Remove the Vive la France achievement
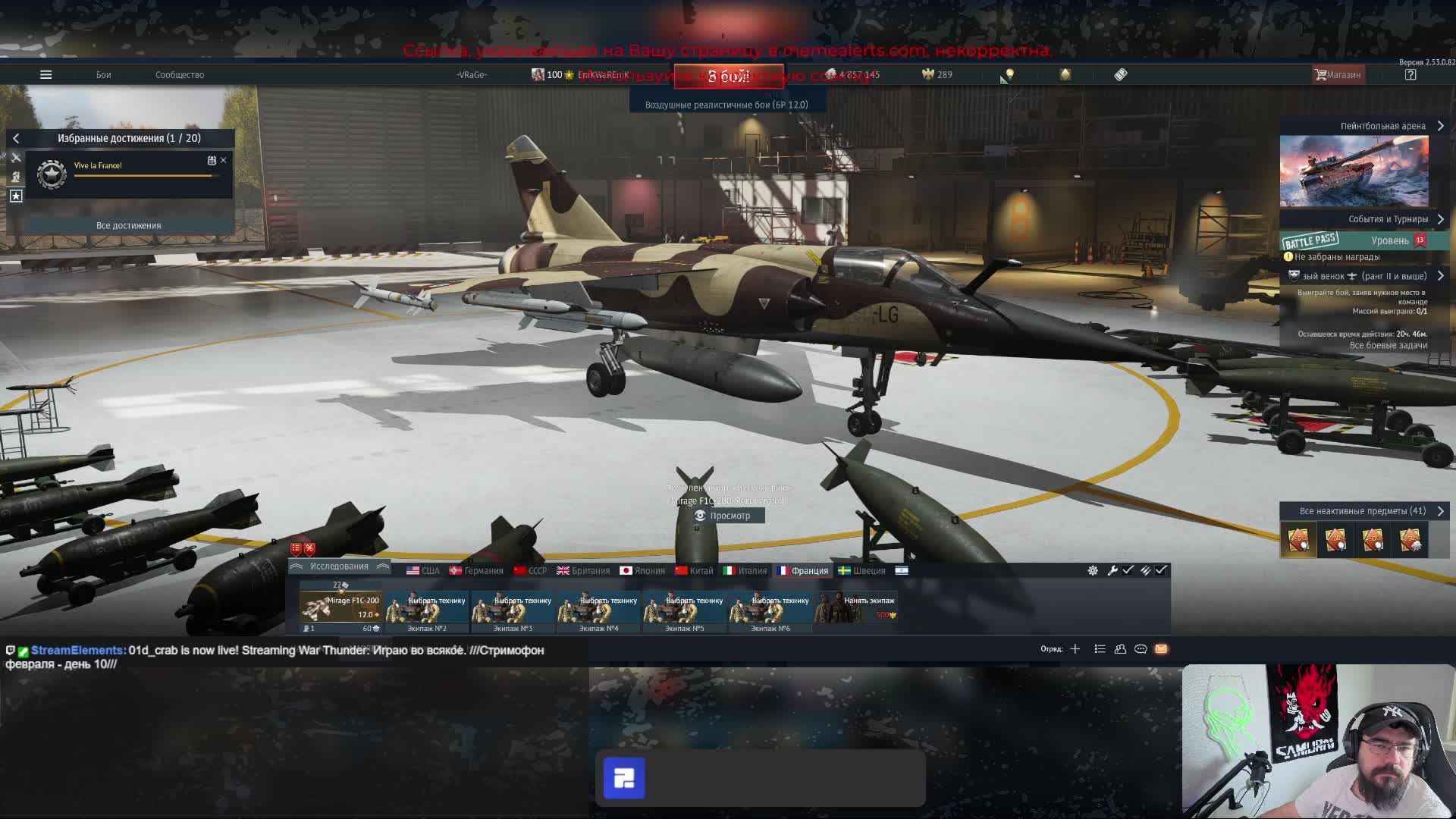The image size is (1456, 819). 224,160
